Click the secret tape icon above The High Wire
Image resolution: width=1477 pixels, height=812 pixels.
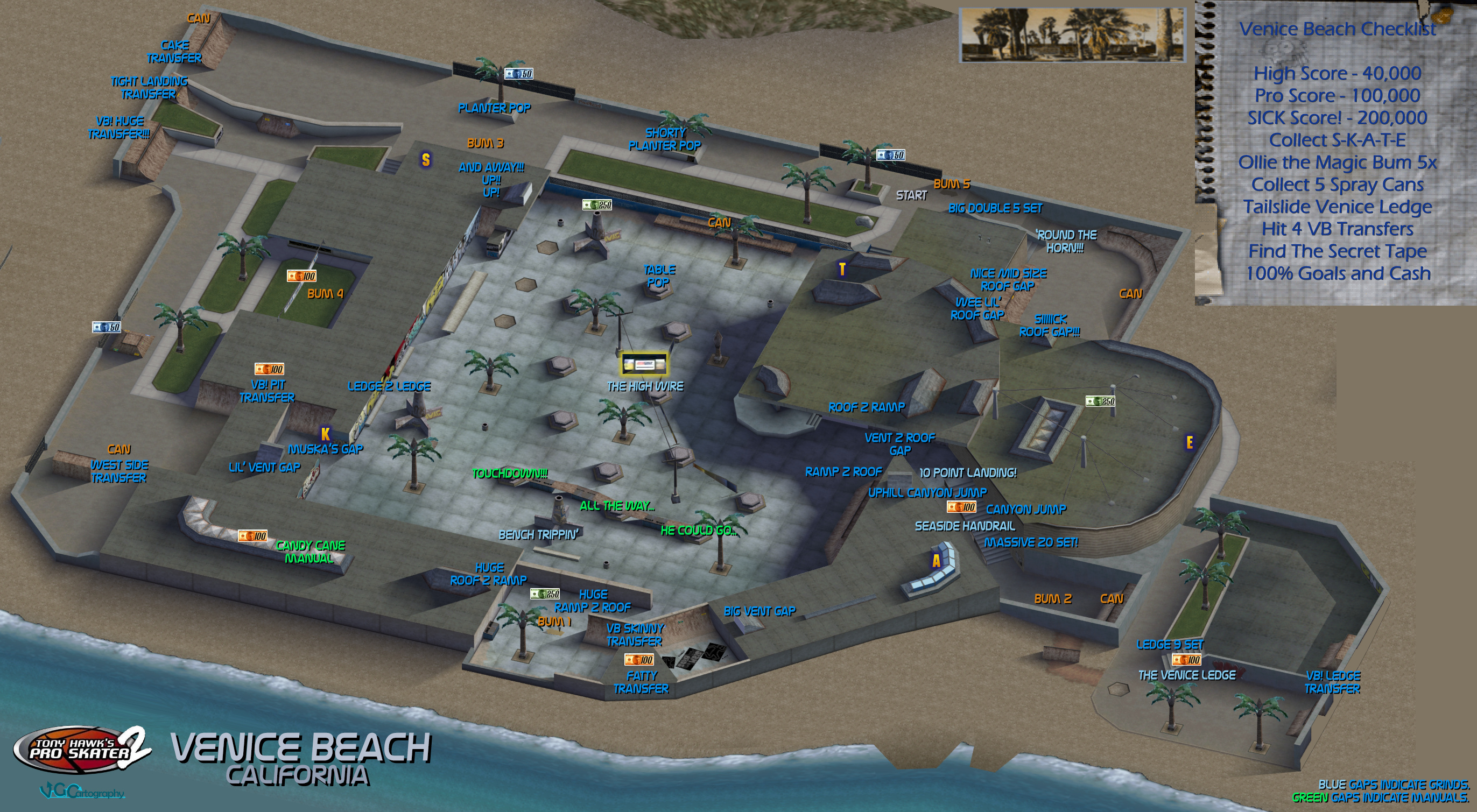644,364
